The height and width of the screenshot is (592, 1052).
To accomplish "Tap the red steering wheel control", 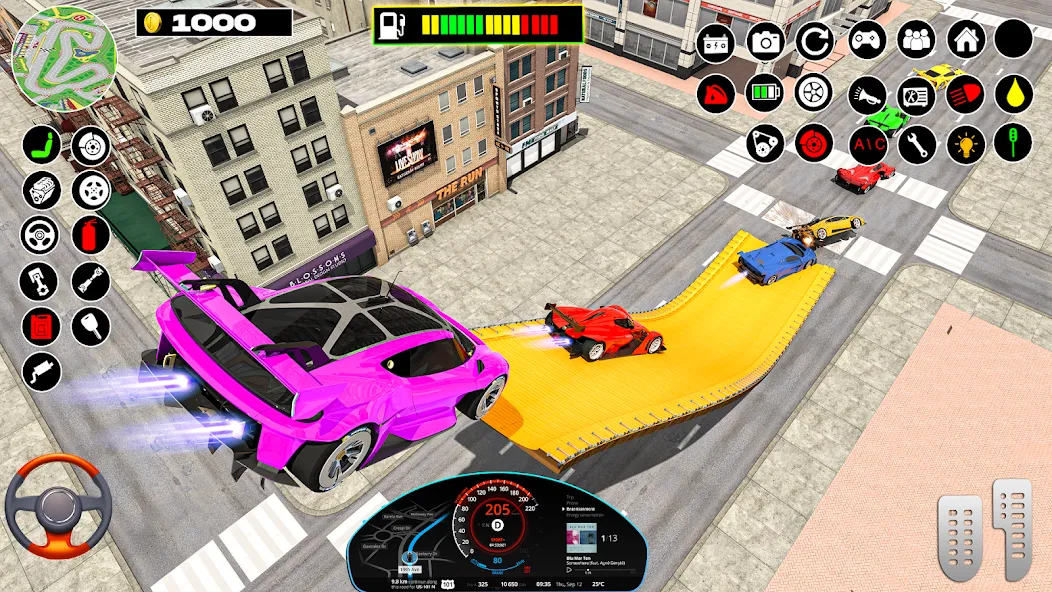I will click(x=57, y=506).
